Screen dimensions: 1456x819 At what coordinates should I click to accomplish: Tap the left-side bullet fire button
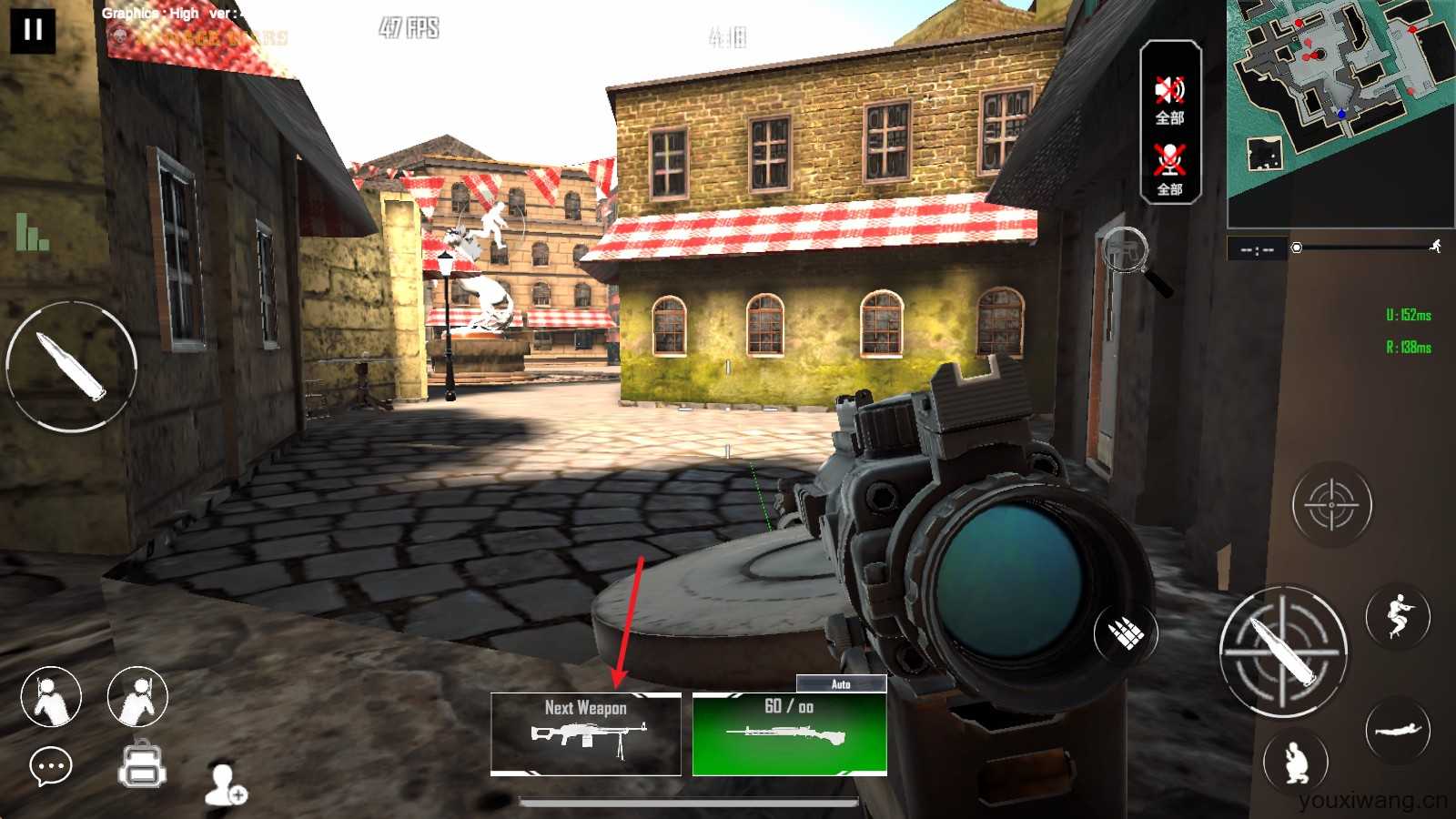point(71,366)
